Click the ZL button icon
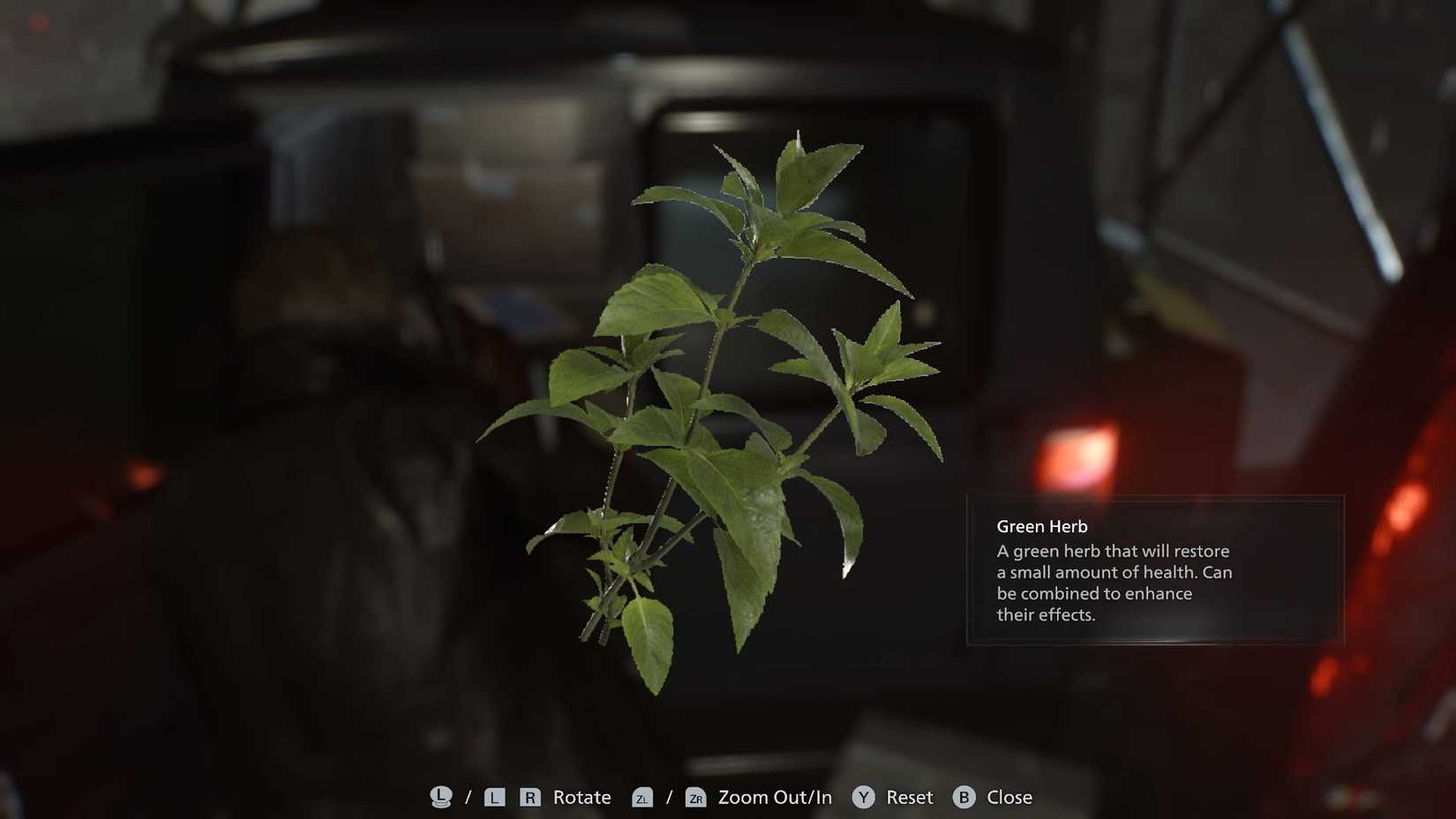 tap(643, 797)
